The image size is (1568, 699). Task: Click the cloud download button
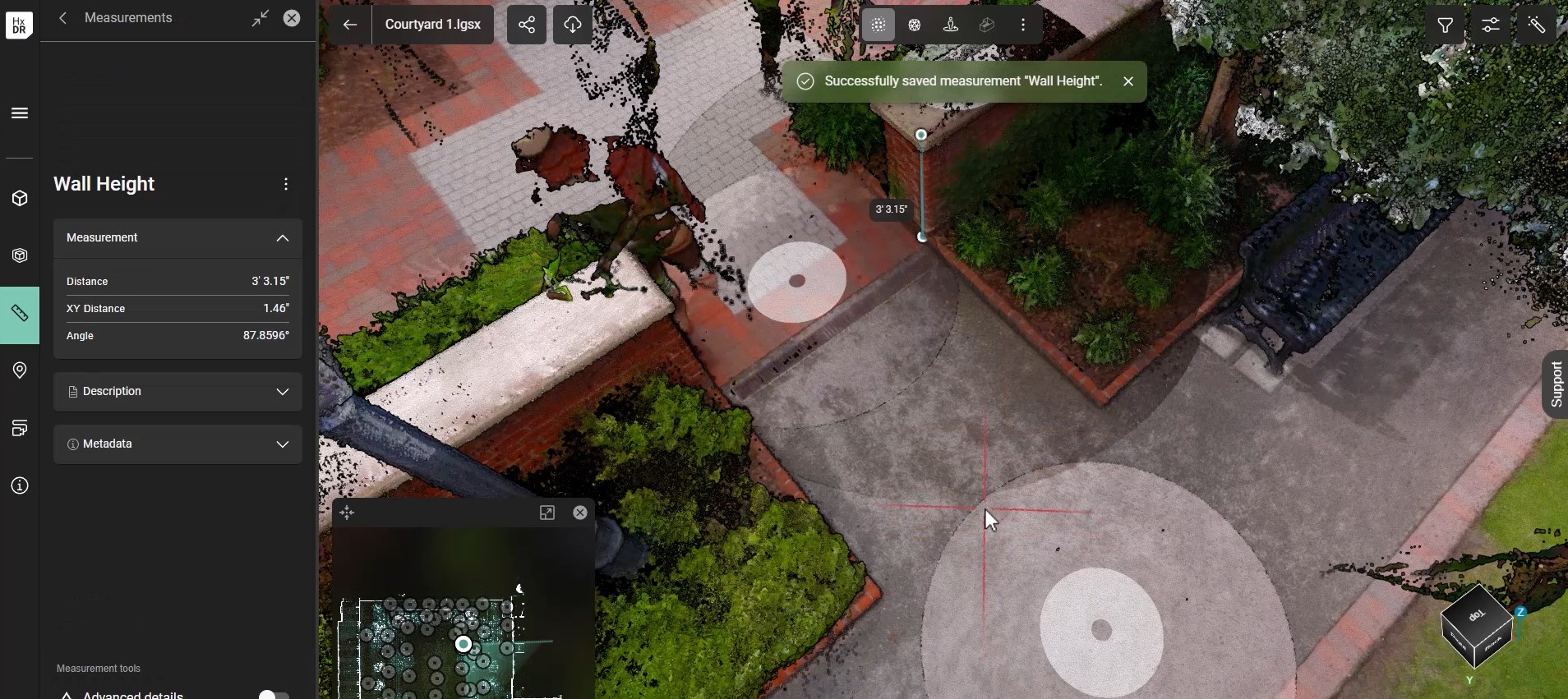pyautogui.click(x=573, y=25)
